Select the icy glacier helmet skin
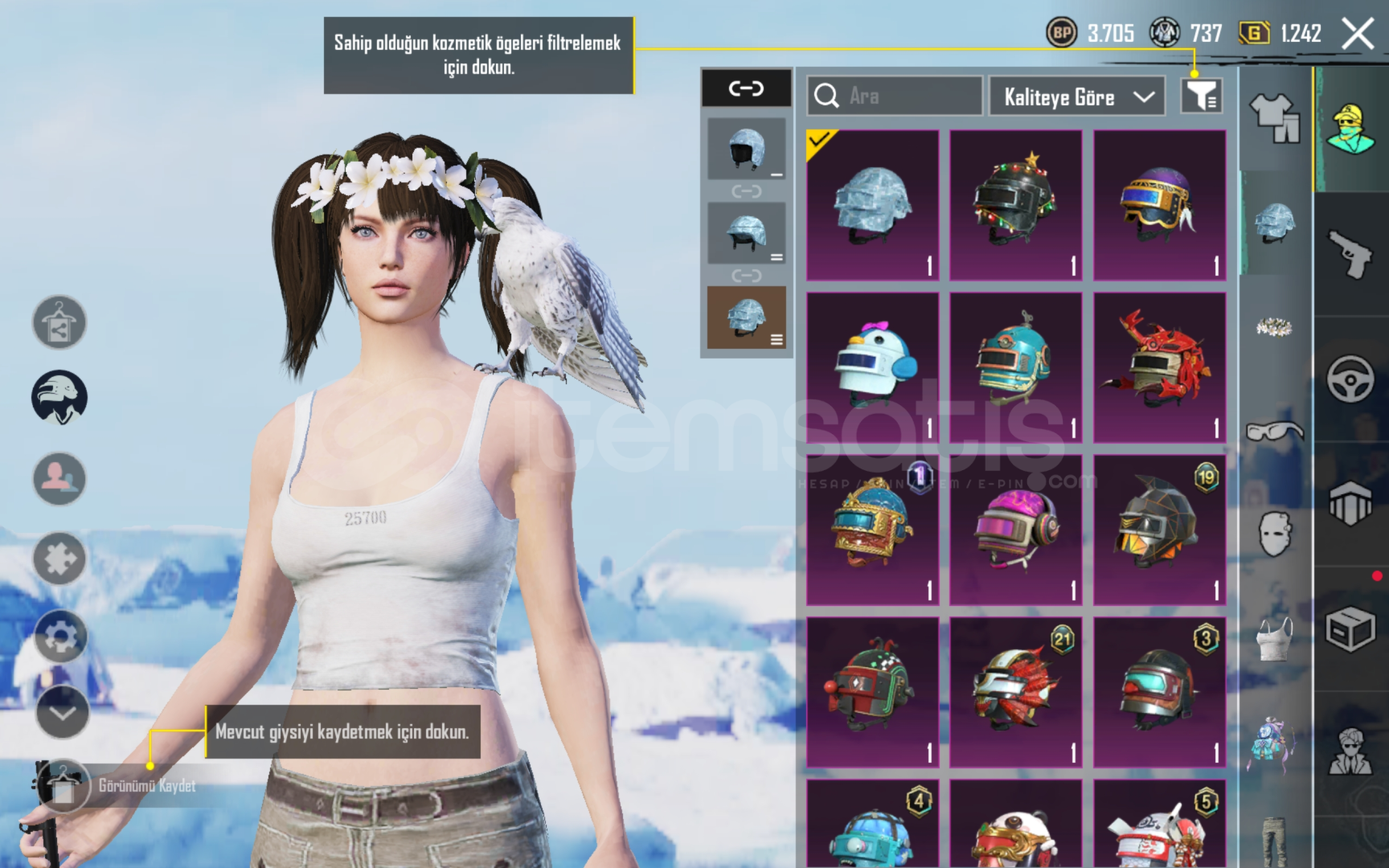Viewport: 1389px width, 868px height. click(x=872, y=205)
